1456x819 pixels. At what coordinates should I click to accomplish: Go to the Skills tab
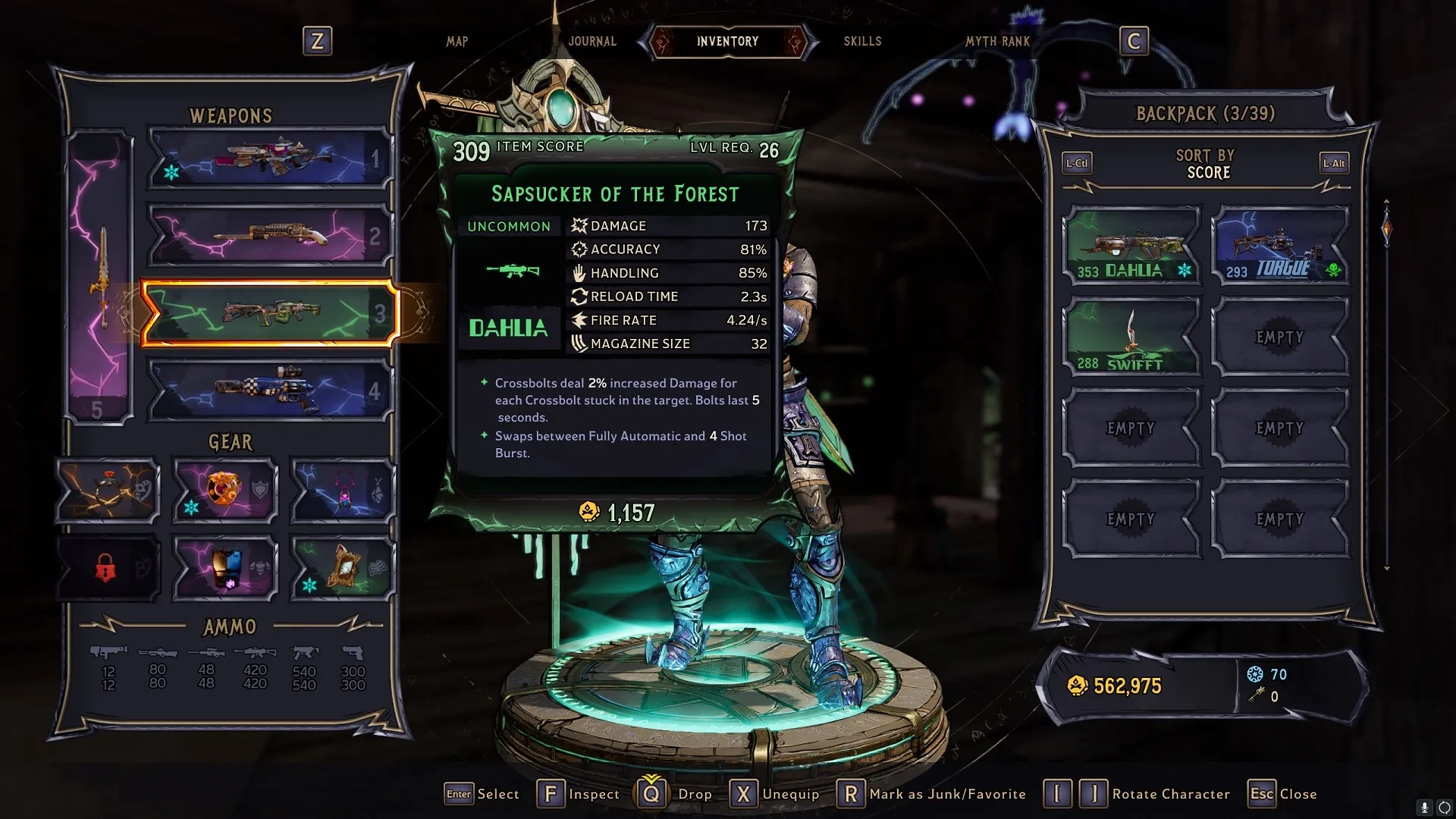coord(862,42)
